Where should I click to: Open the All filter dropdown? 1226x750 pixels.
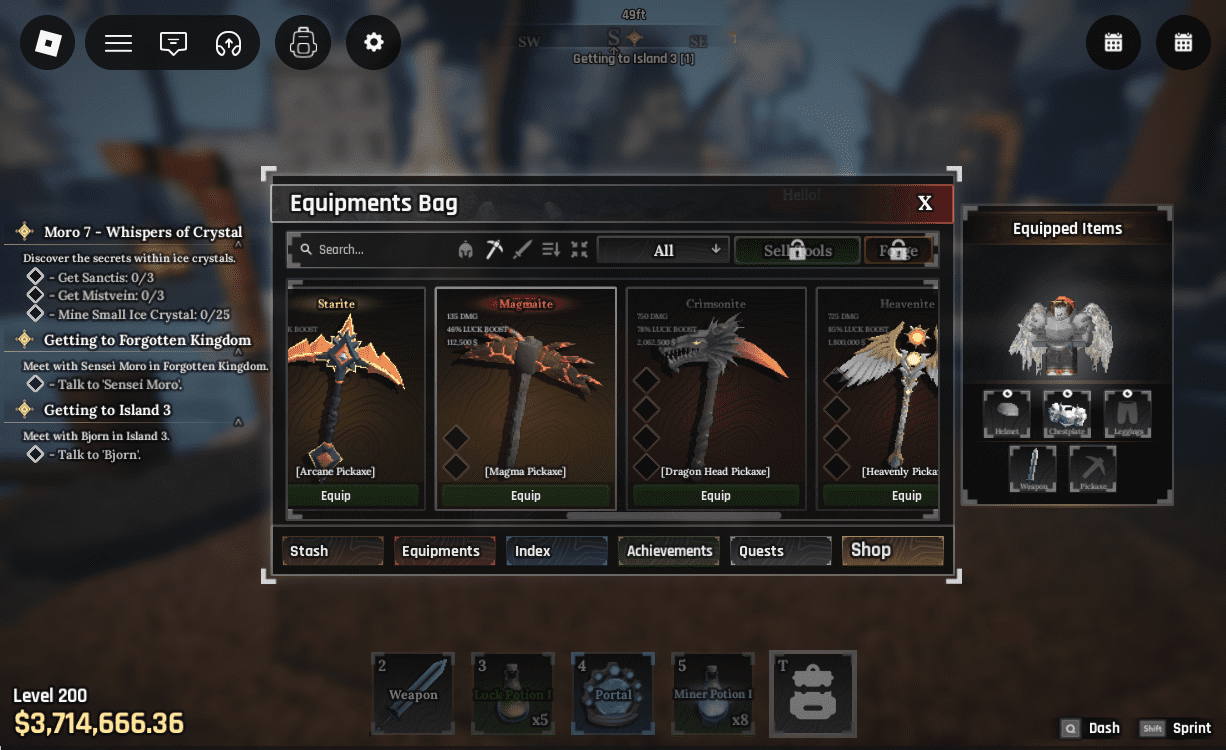tap(664, 250)
